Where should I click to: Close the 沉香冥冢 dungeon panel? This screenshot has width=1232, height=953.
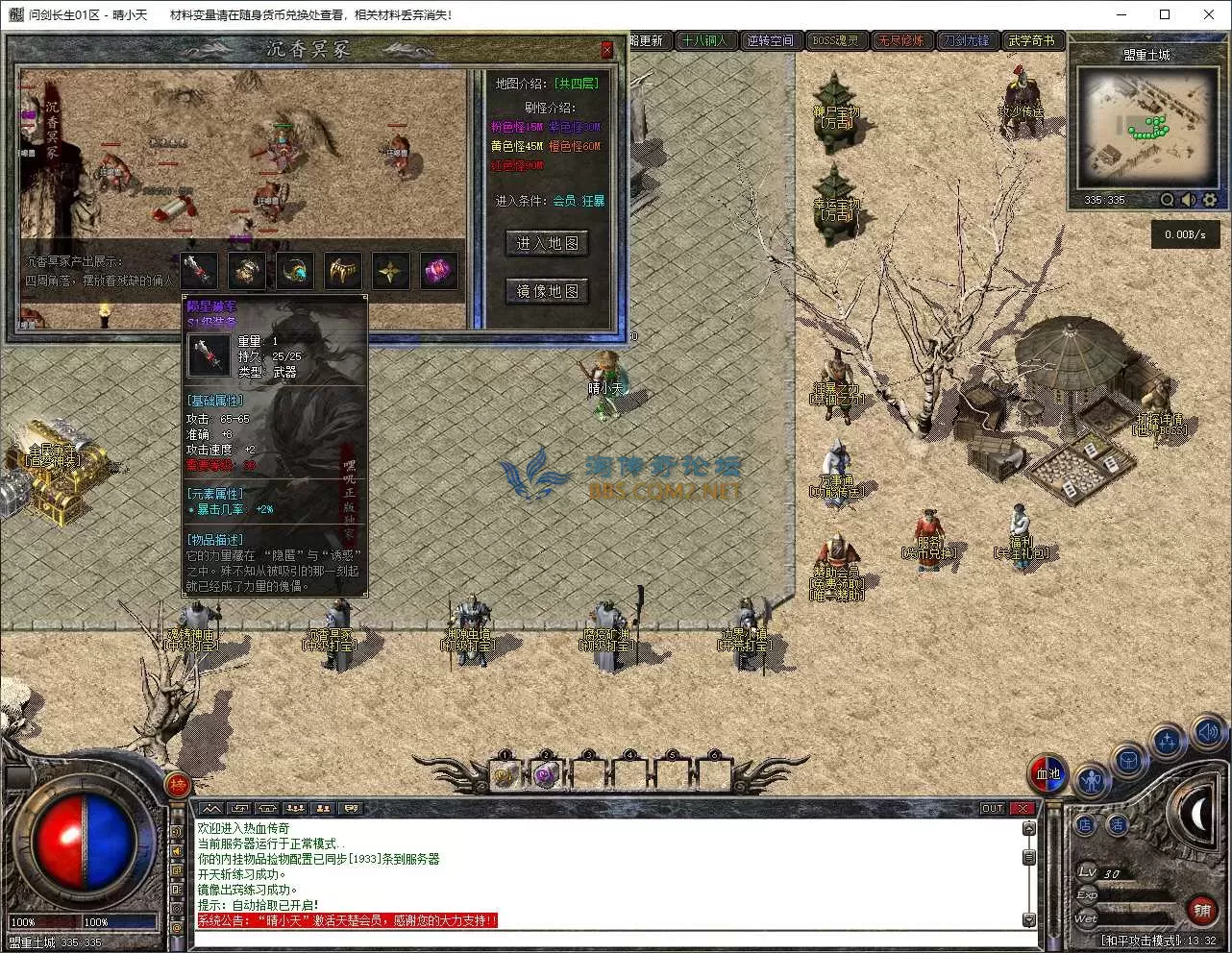[606, 50]
